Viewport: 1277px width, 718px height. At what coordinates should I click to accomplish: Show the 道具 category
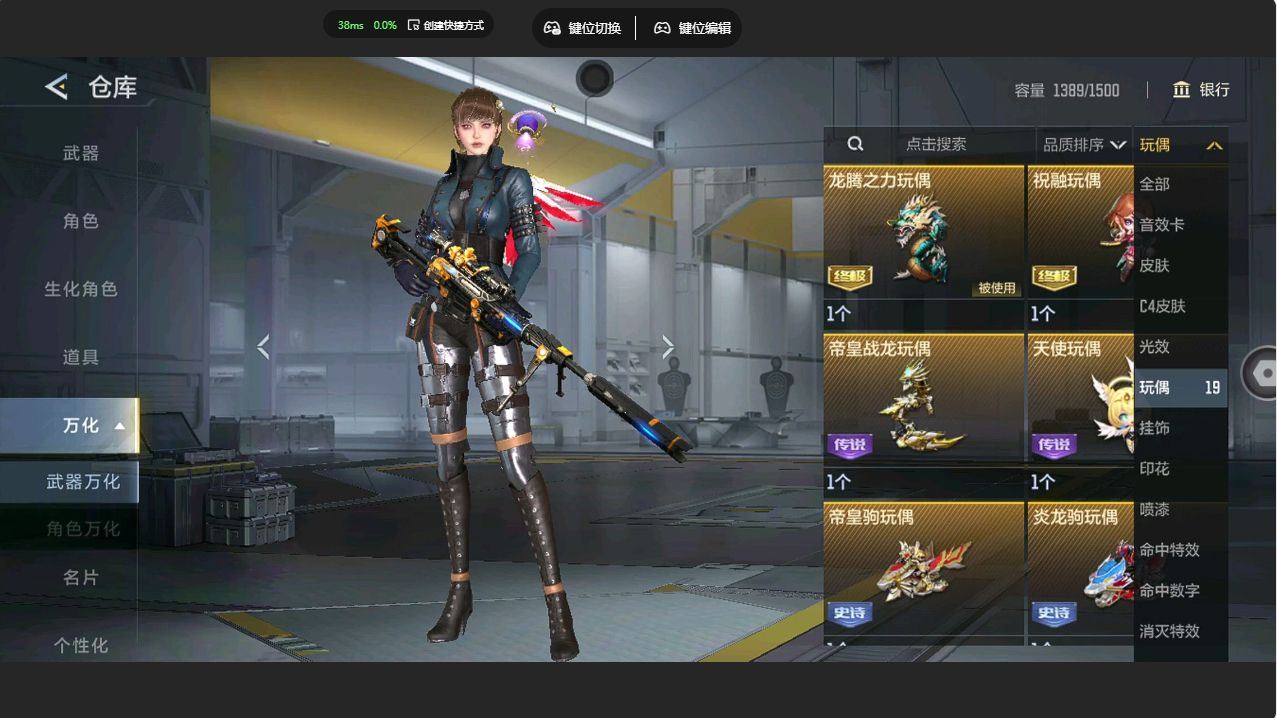coord(81,357)
